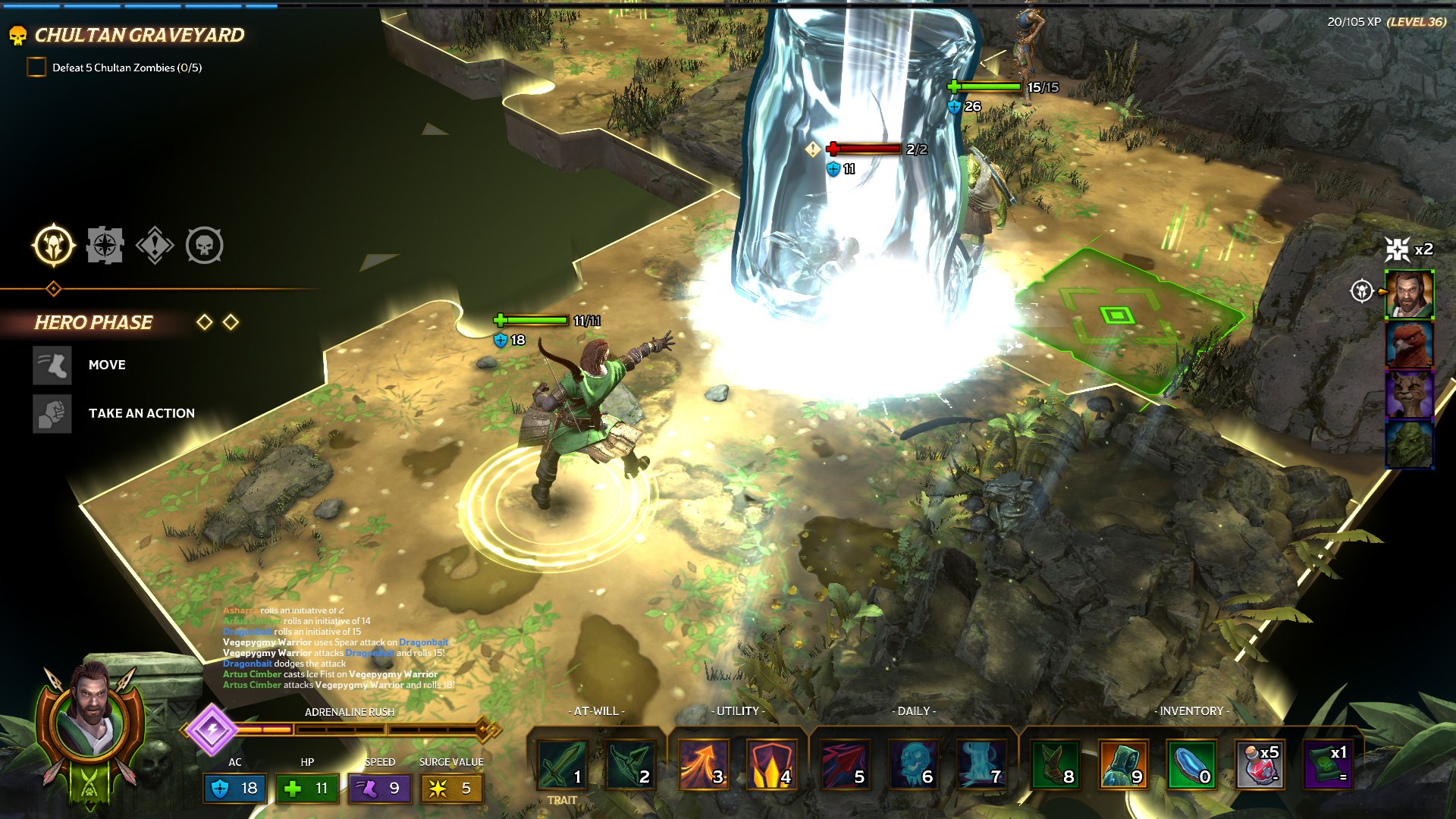Image resolution: width=1456 pixels, height=819 pixels.
Task: Click the villain phase skull icon
Action: [205, 246]
